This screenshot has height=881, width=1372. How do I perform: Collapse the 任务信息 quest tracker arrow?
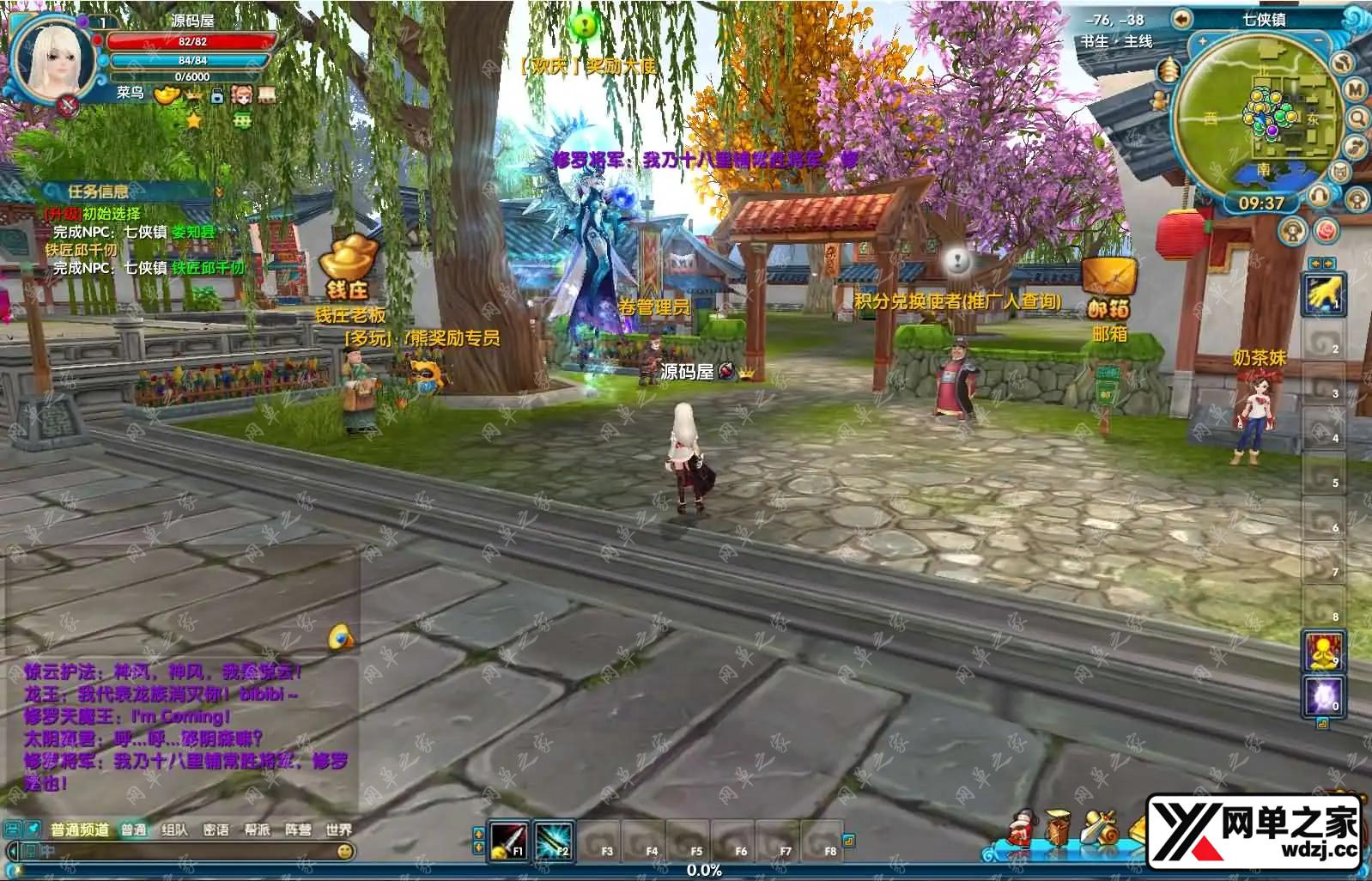pyautogui.click(x=218, y=191)
